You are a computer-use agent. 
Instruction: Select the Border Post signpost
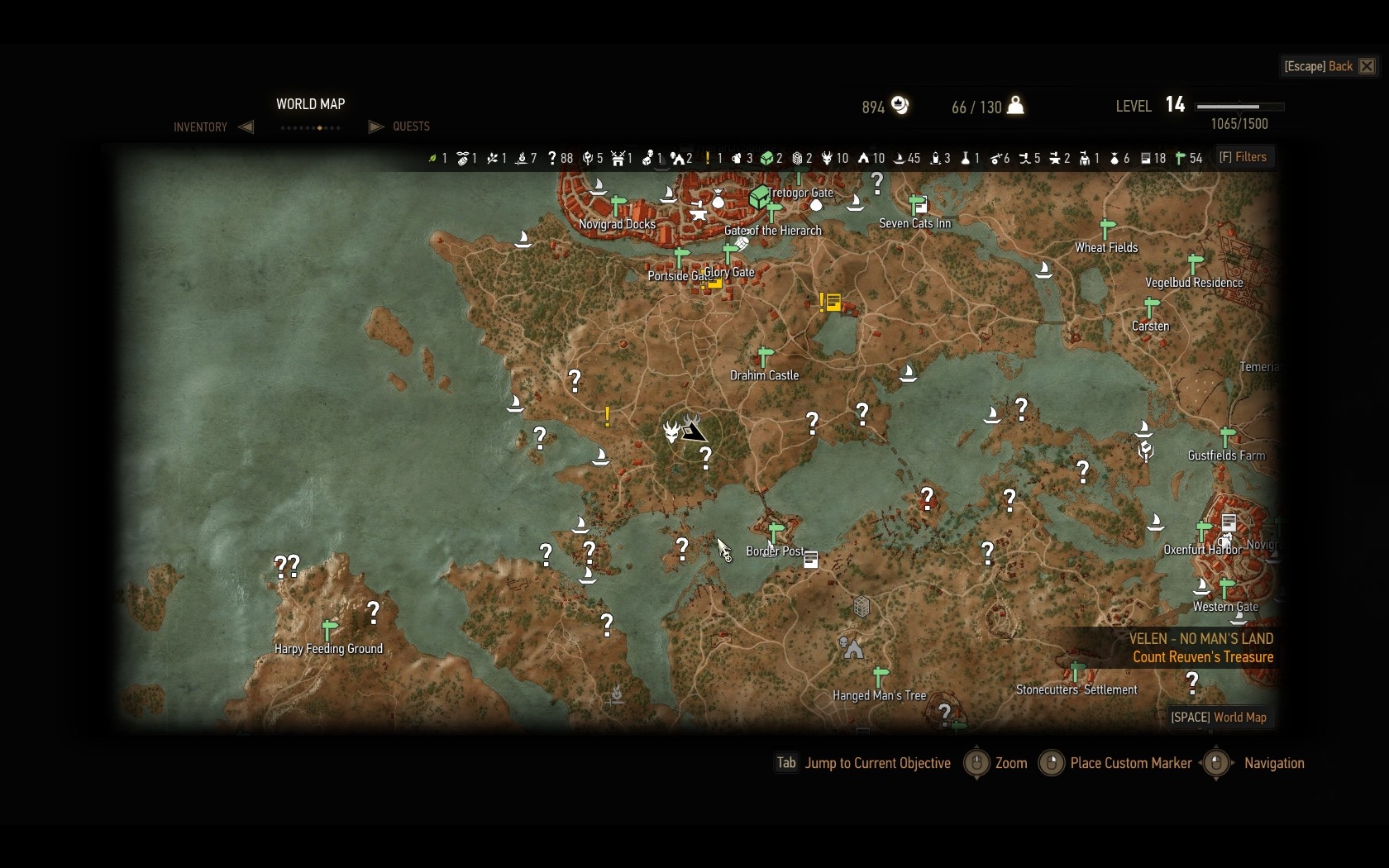click(776, 532)
